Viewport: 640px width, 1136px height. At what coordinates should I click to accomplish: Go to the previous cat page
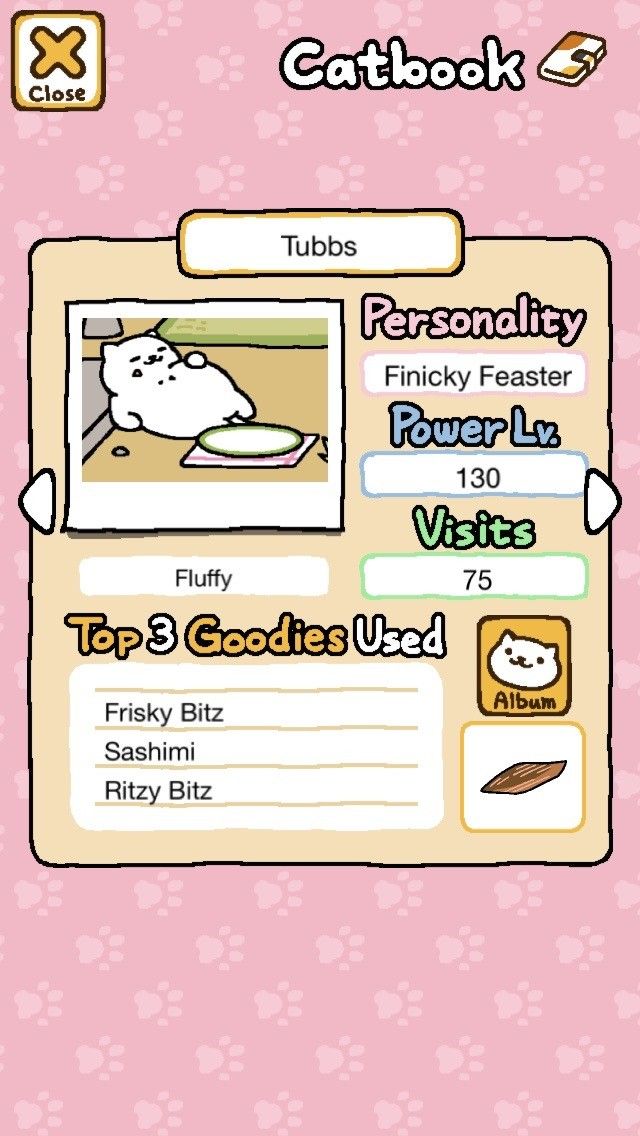click(36, 503)
